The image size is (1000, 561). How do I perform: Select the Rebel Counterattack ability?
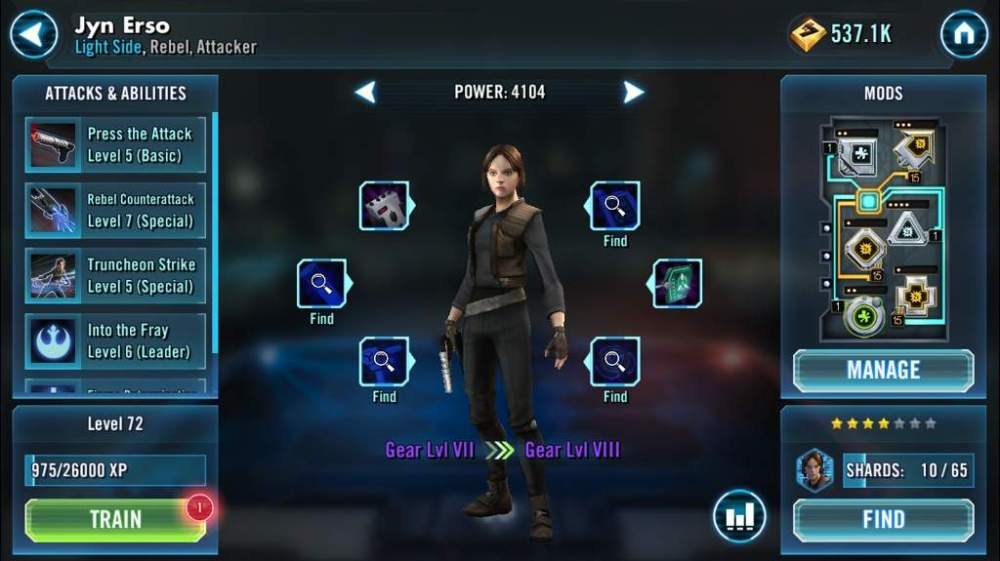pos(116,210)
